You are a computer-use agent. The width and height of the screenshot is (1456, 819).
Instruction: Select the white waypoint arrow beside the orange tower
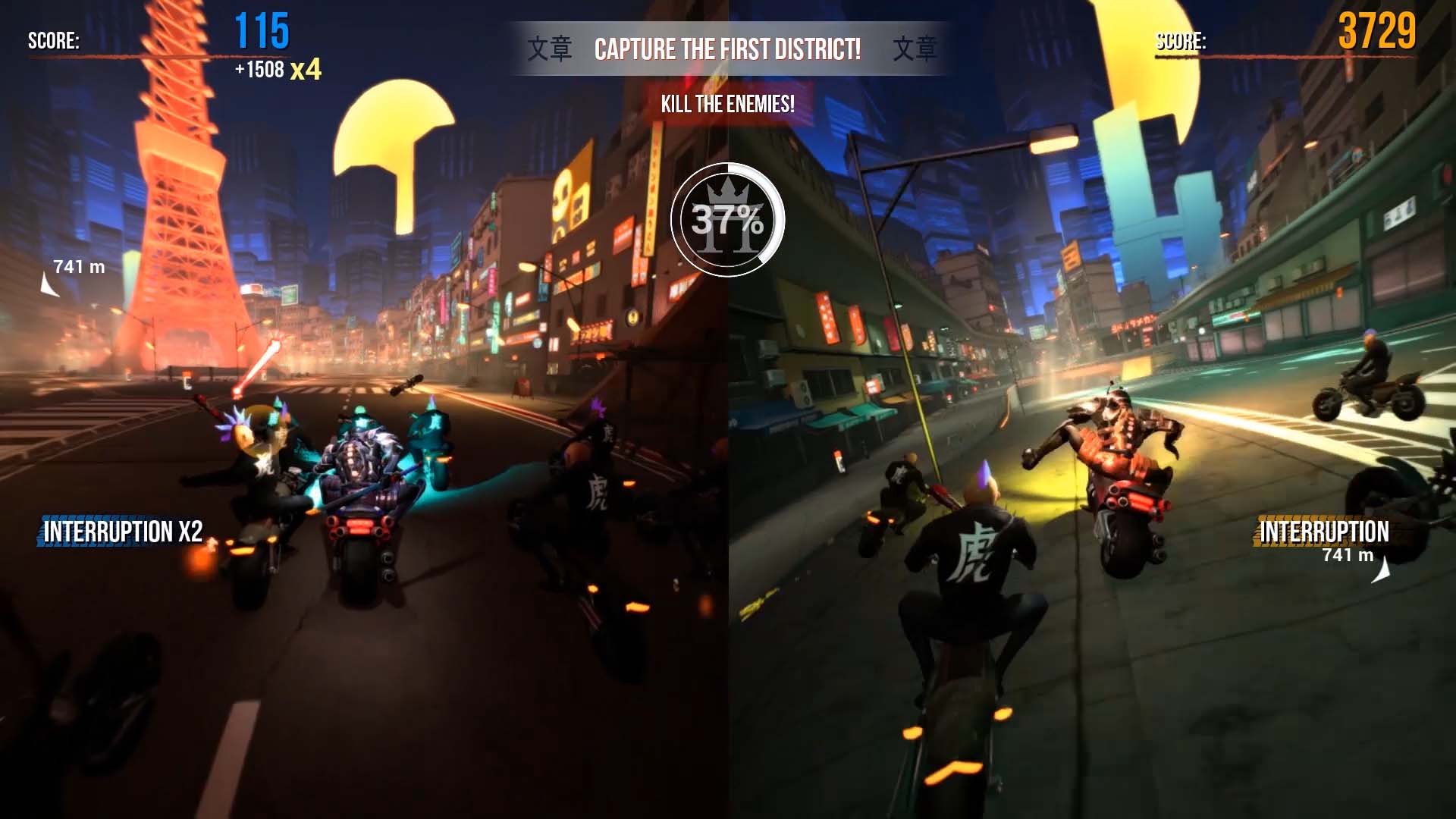[x=49, y=286]
